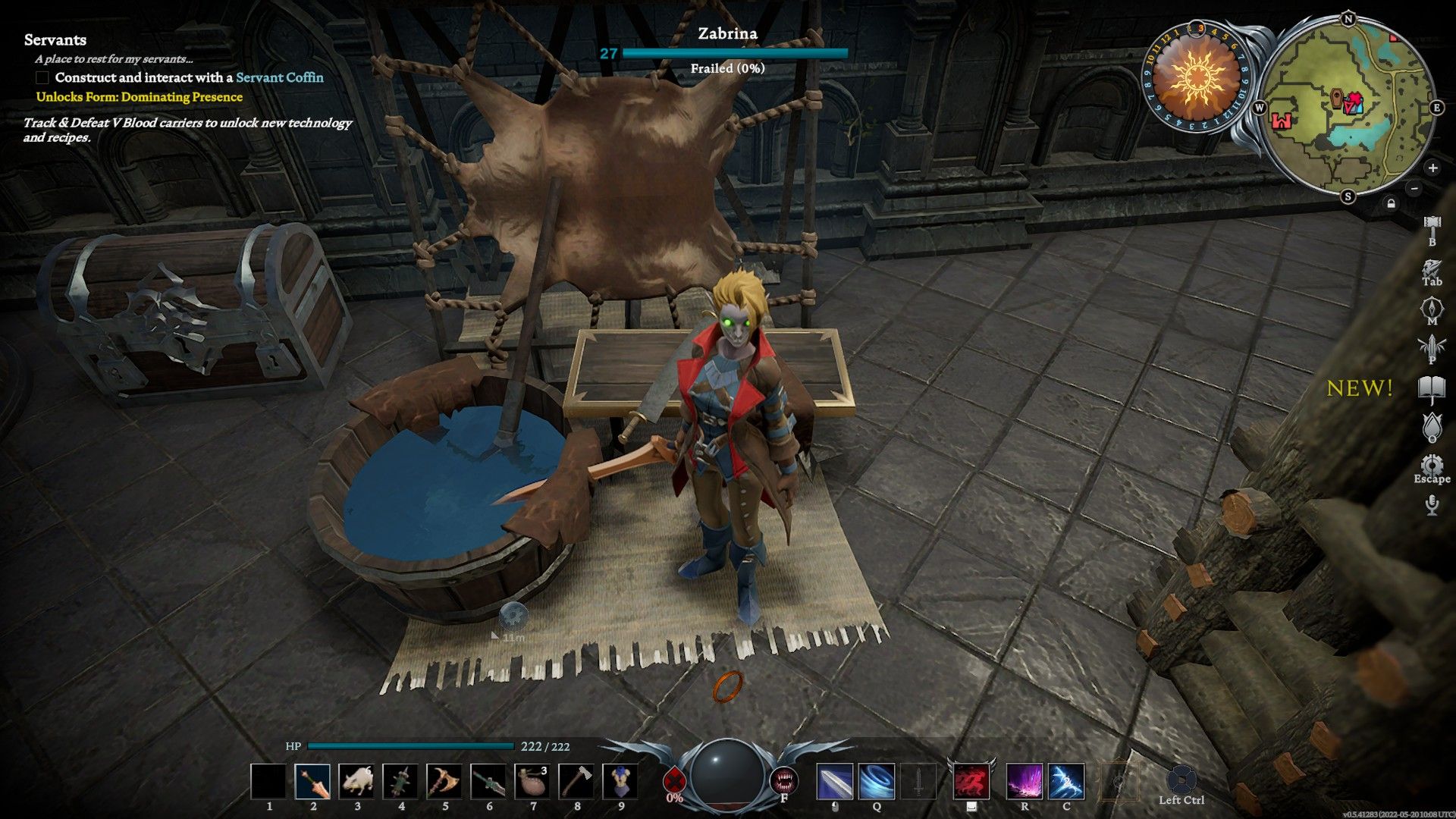Equip the double-bladed axe from the hotbar
Screen dimensions: 1456x819
point(444,782)
